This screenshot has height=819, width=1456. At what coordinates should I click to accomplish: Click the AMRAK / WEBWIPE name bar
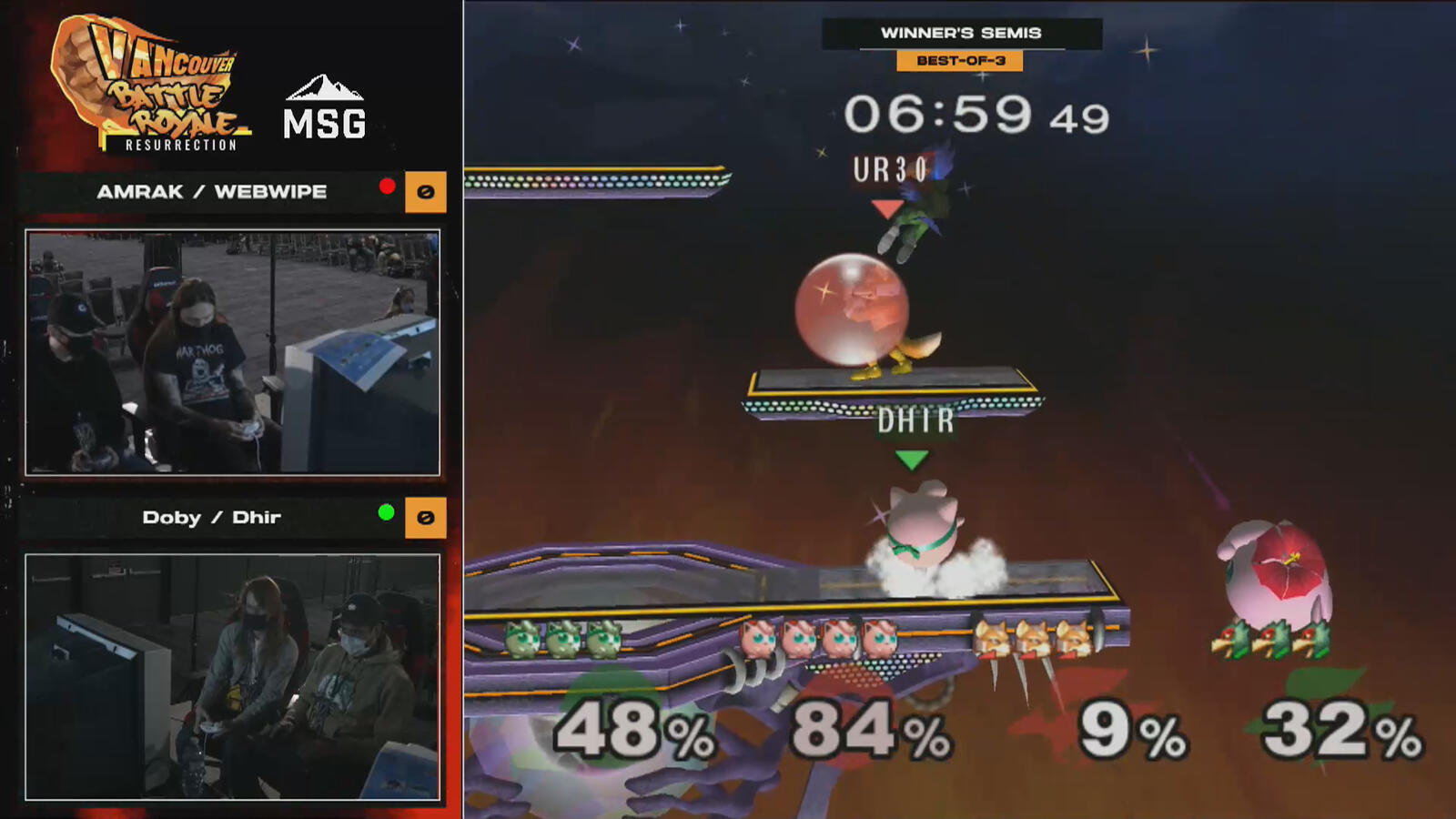coord(211,192)
